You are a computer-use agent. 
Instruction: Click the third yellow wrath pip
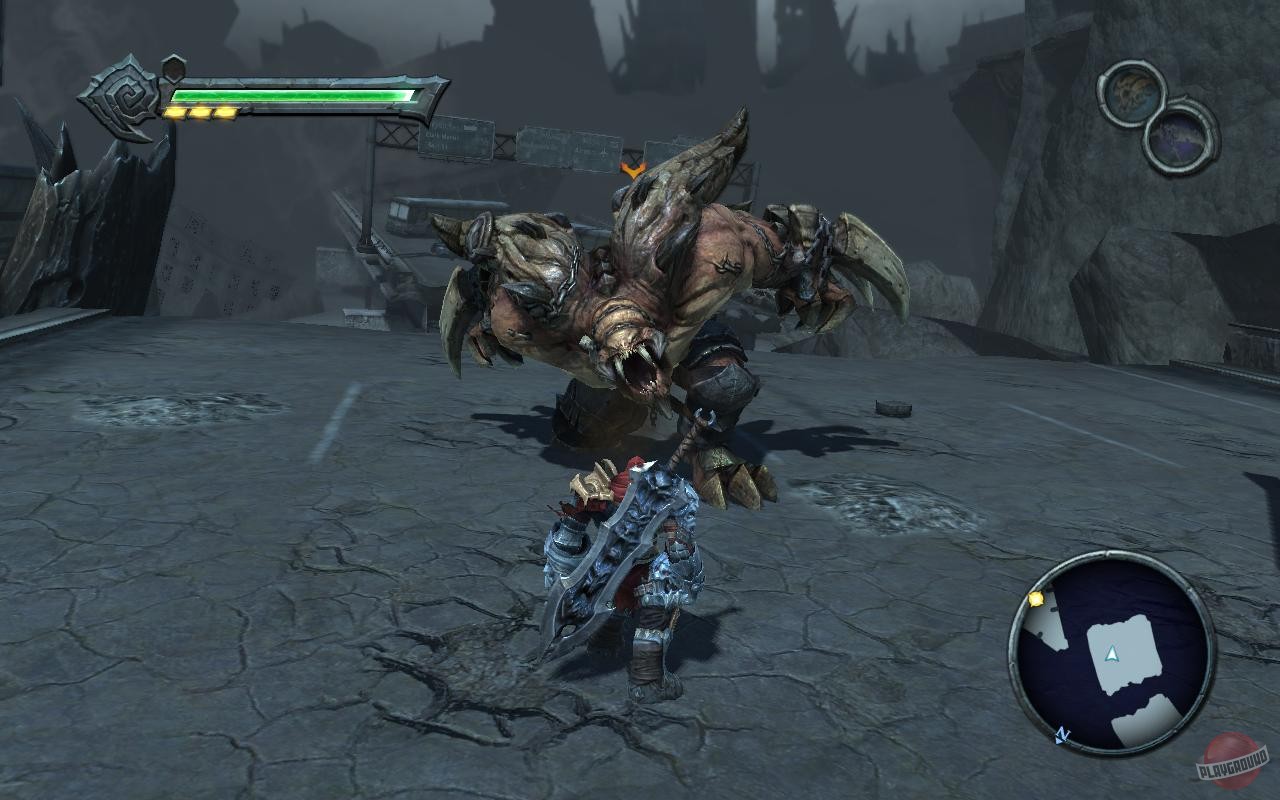pyautogui.click(x=224, y=112)
